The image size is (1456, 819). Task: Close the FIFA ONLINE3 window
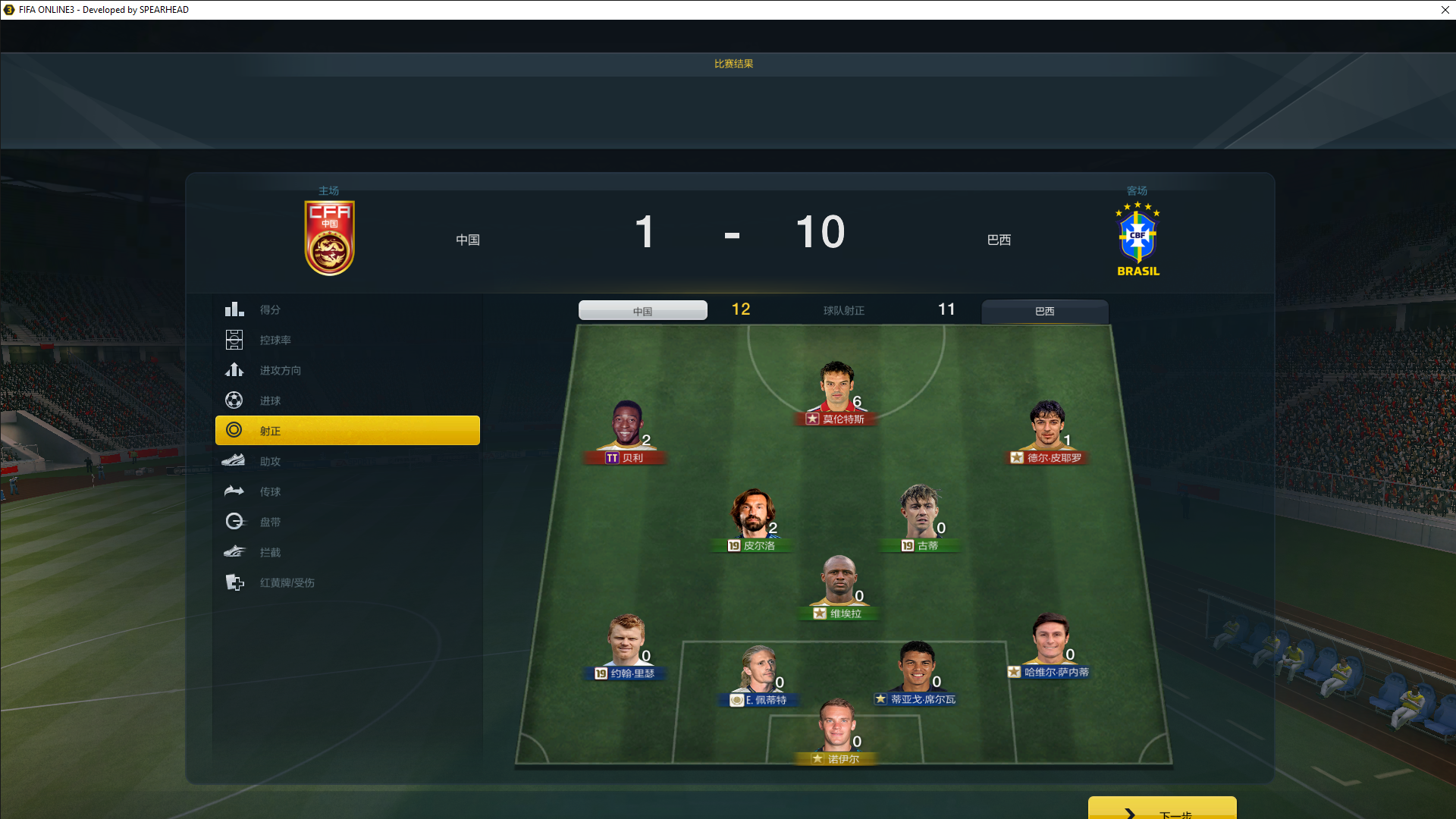(1445, 10)
